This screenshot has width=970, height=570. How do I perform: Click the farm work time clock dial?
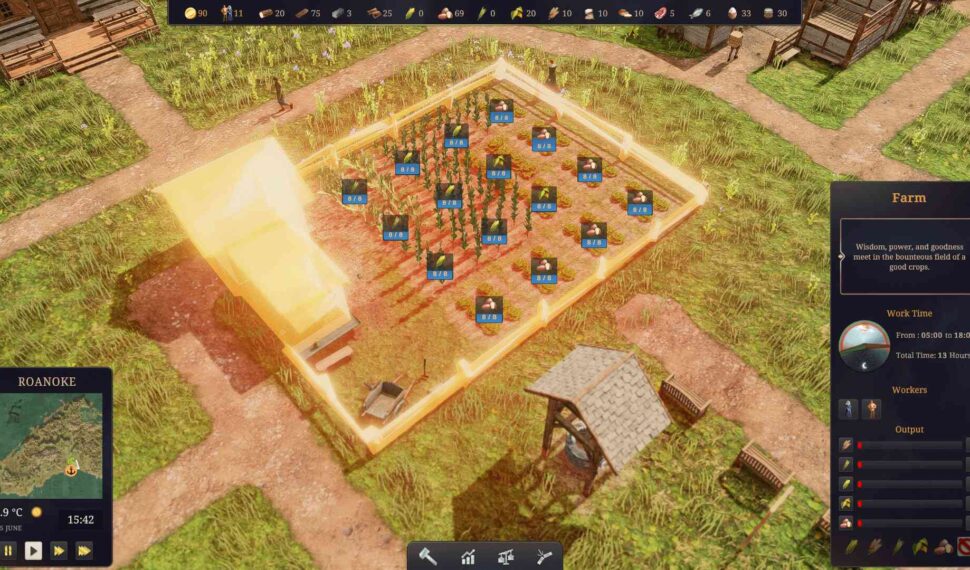click(x=863, y=345)
